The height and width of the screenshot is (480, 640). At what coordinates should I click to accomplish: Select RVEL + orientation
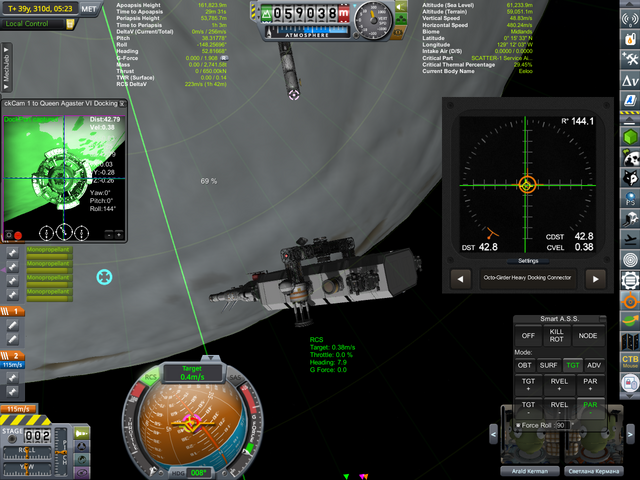560,384
